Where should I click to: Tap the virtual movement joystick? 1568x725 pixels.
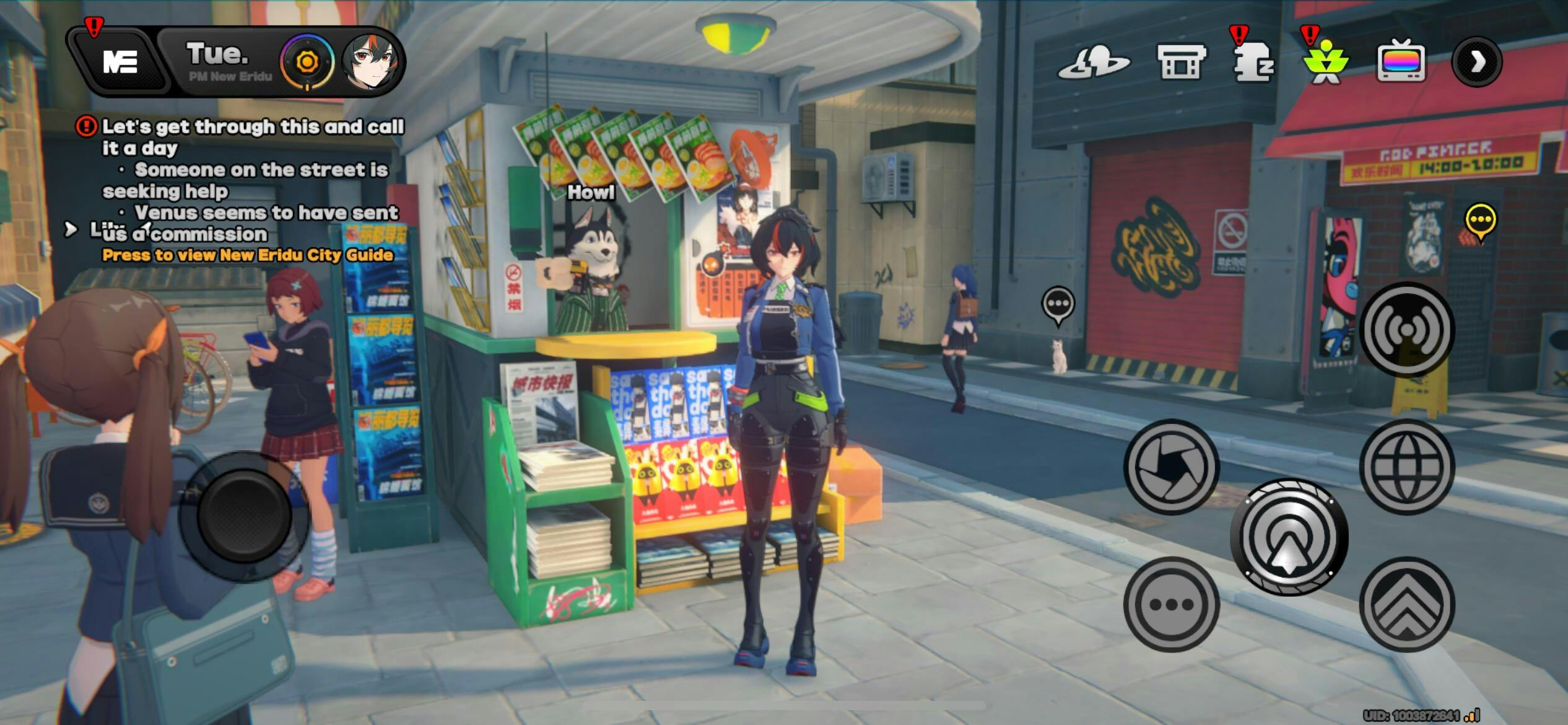point(244,516)
